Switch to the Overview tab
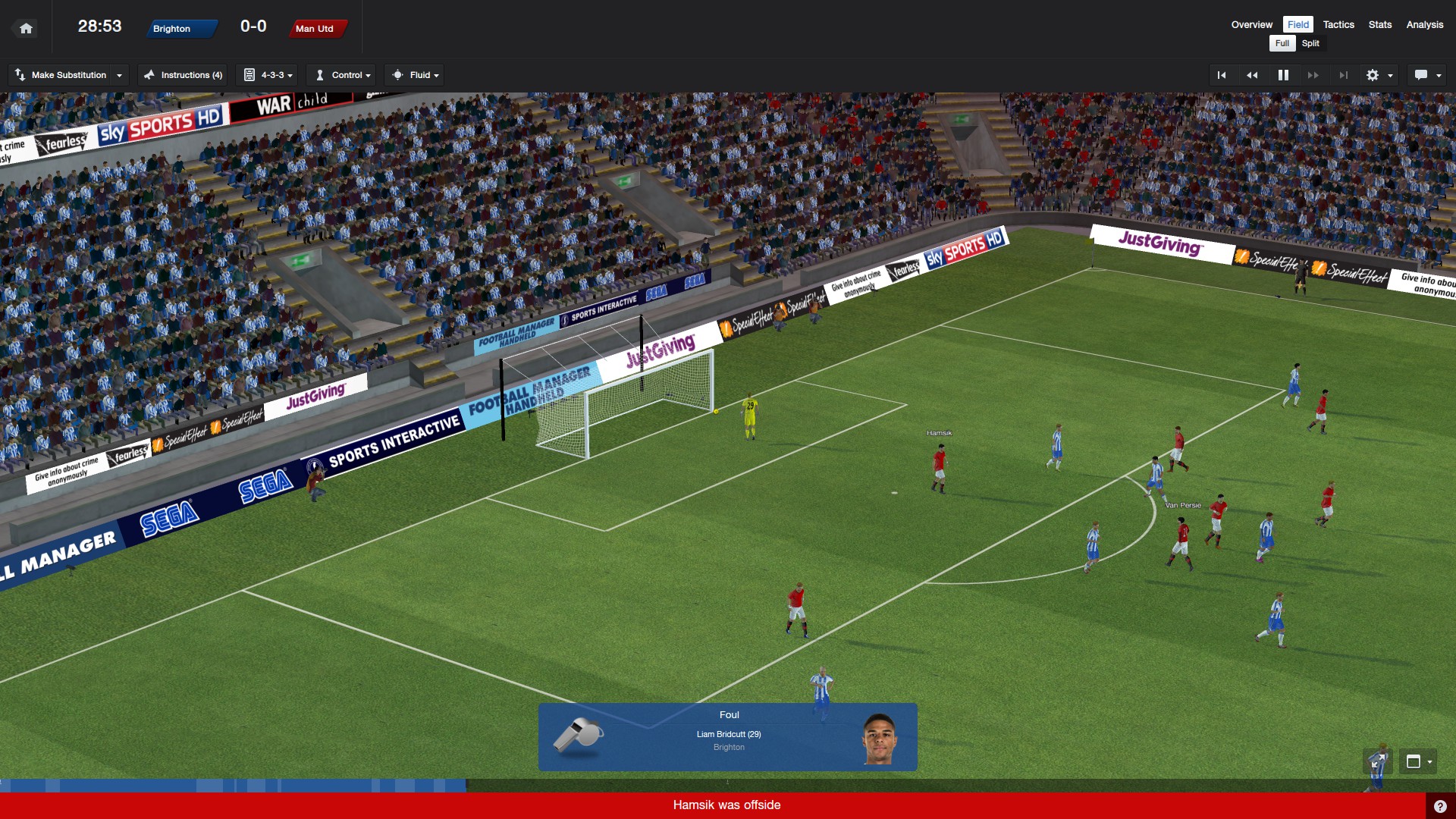Image resolution: width=1456 pixels, height=819 pixels. coord(1251,24)
